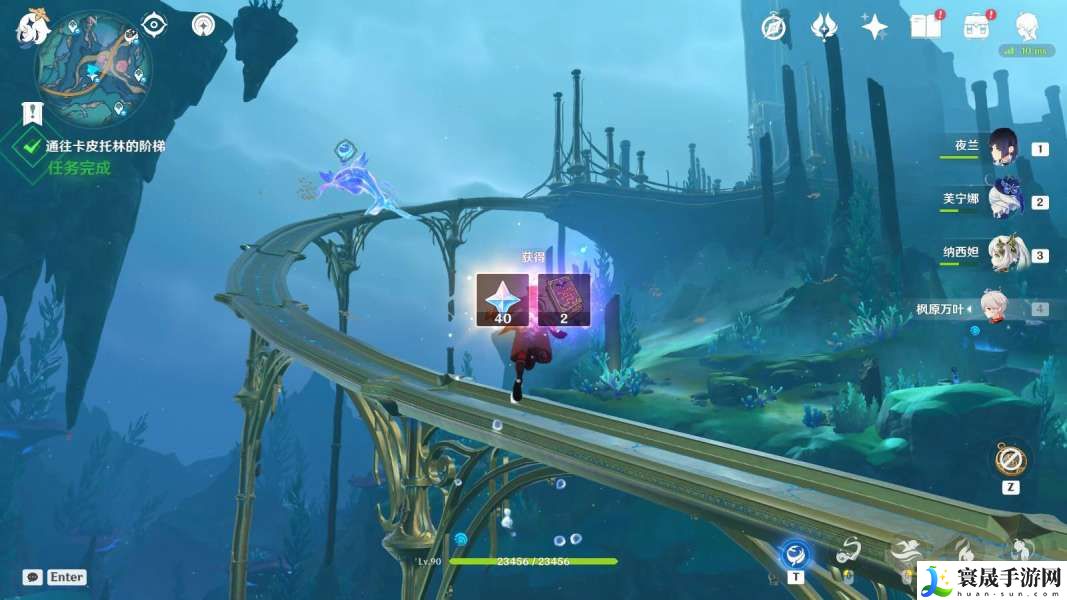This screenshot has height=600, width=1067.
Task: Open the winged emblem icon in top bar
Action: tap(824, 27)
